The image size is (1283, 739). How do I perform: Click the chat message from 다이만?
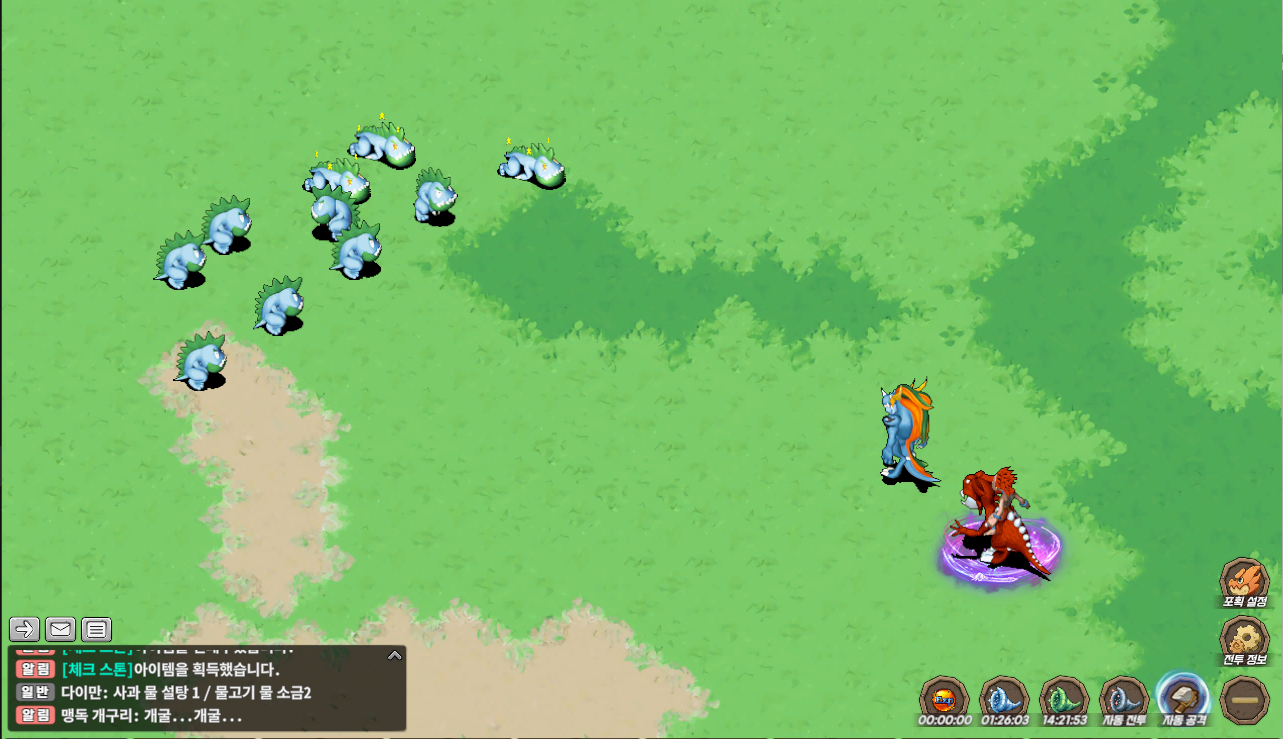(186, 692)
